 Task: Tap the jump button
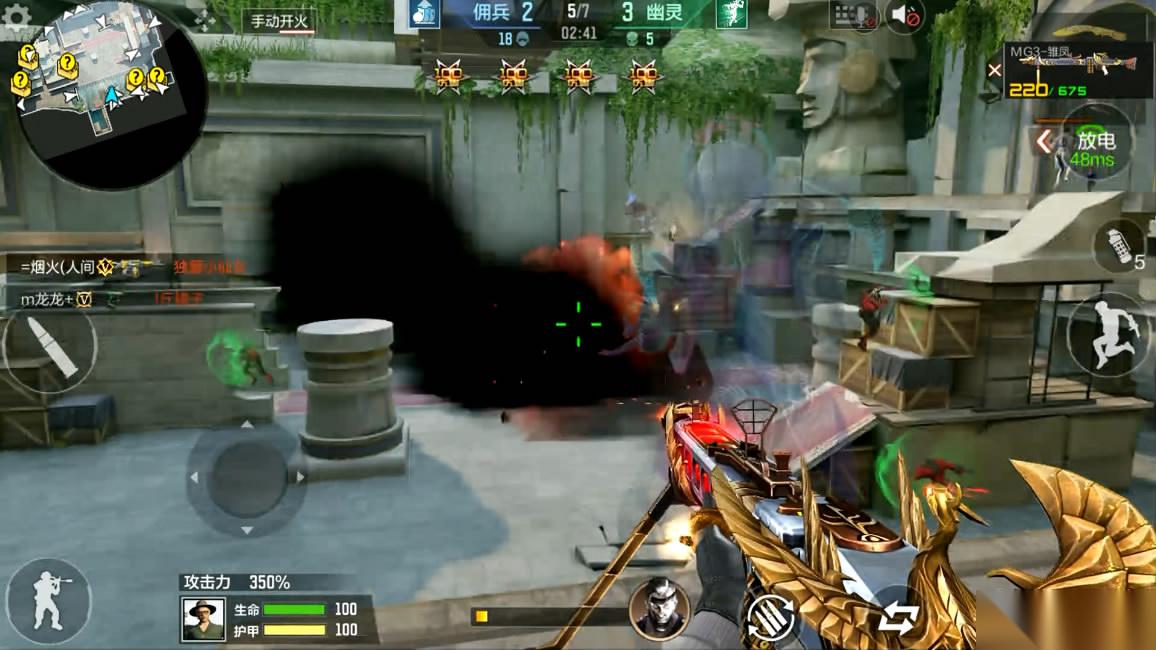pyautogui.click(x=1109, y=335)
